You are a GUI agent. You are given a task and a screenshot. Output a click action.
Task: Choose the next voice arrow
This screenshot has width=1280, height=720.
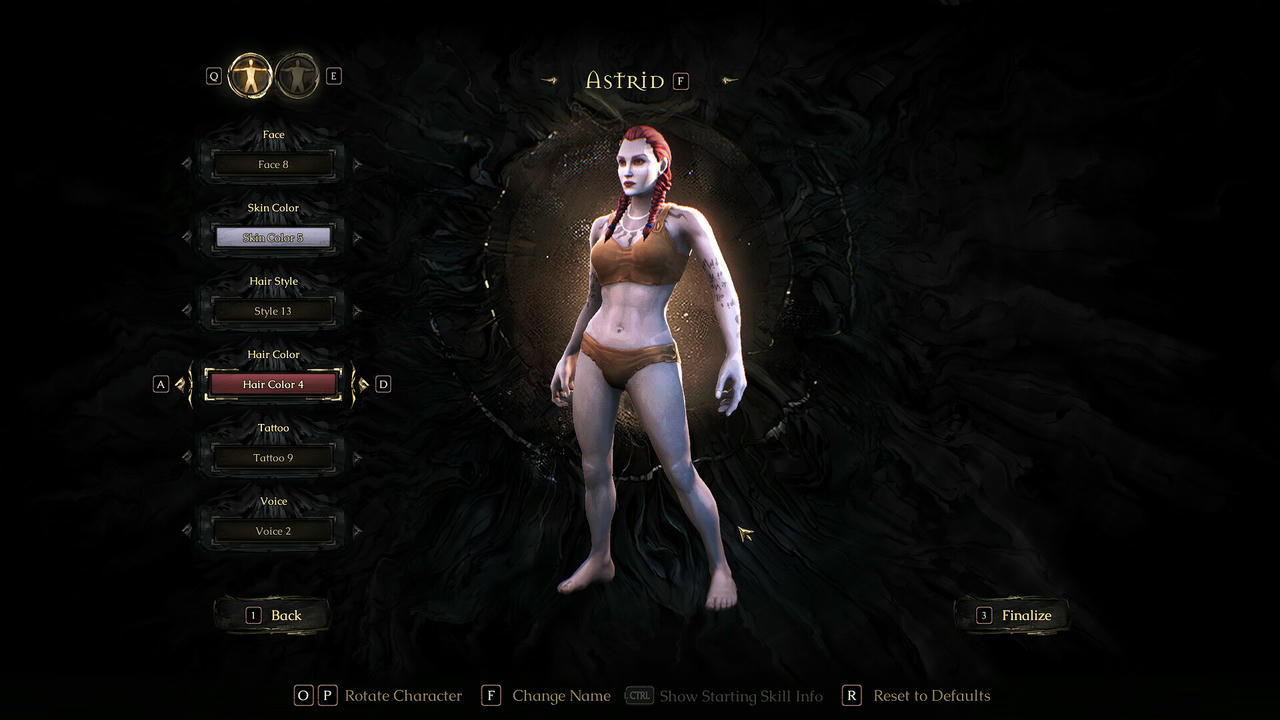tap(357, 531)
